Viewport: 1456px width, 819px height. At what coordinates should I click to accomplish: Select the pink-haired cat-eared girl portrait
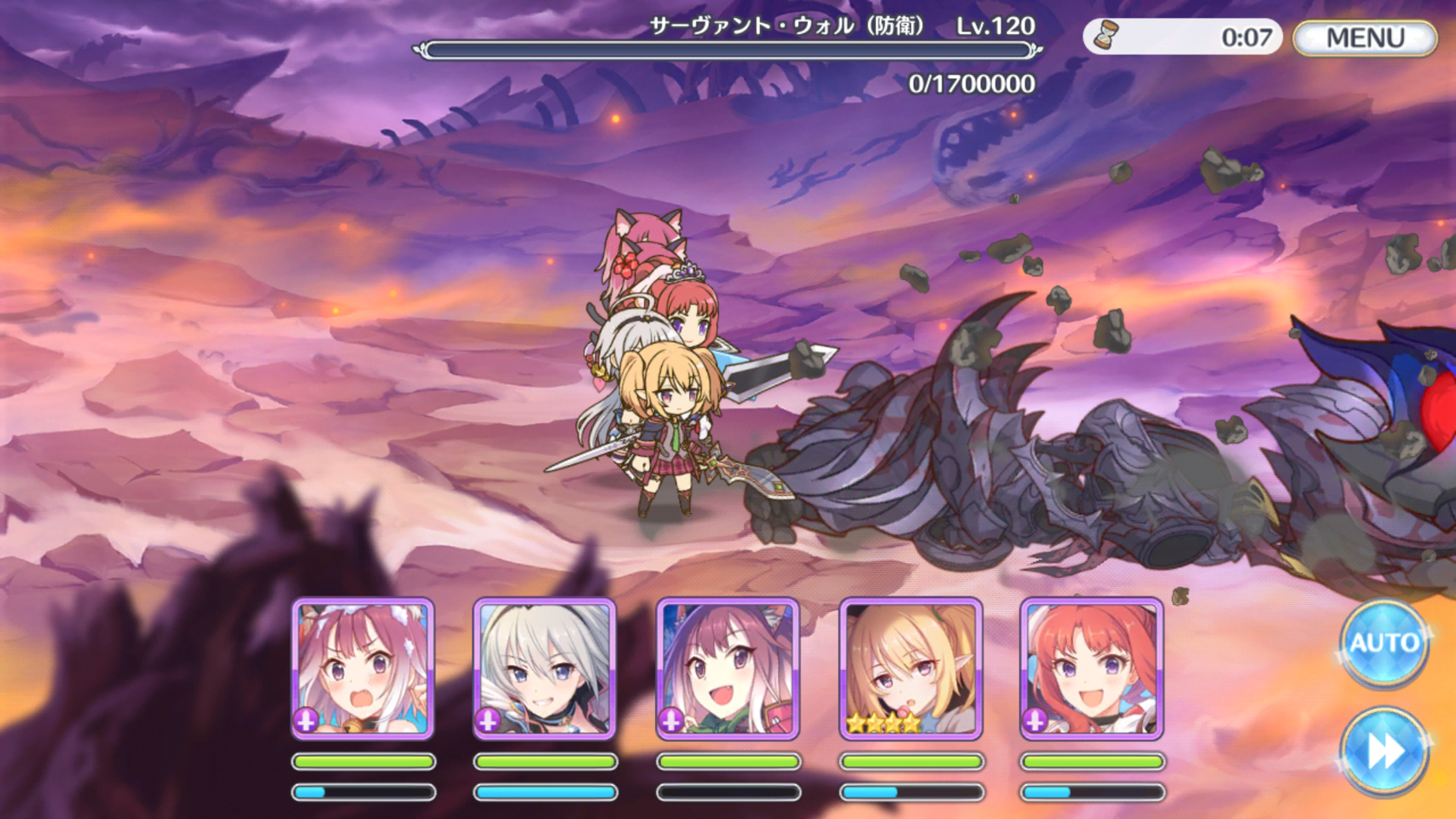[363, 668]
